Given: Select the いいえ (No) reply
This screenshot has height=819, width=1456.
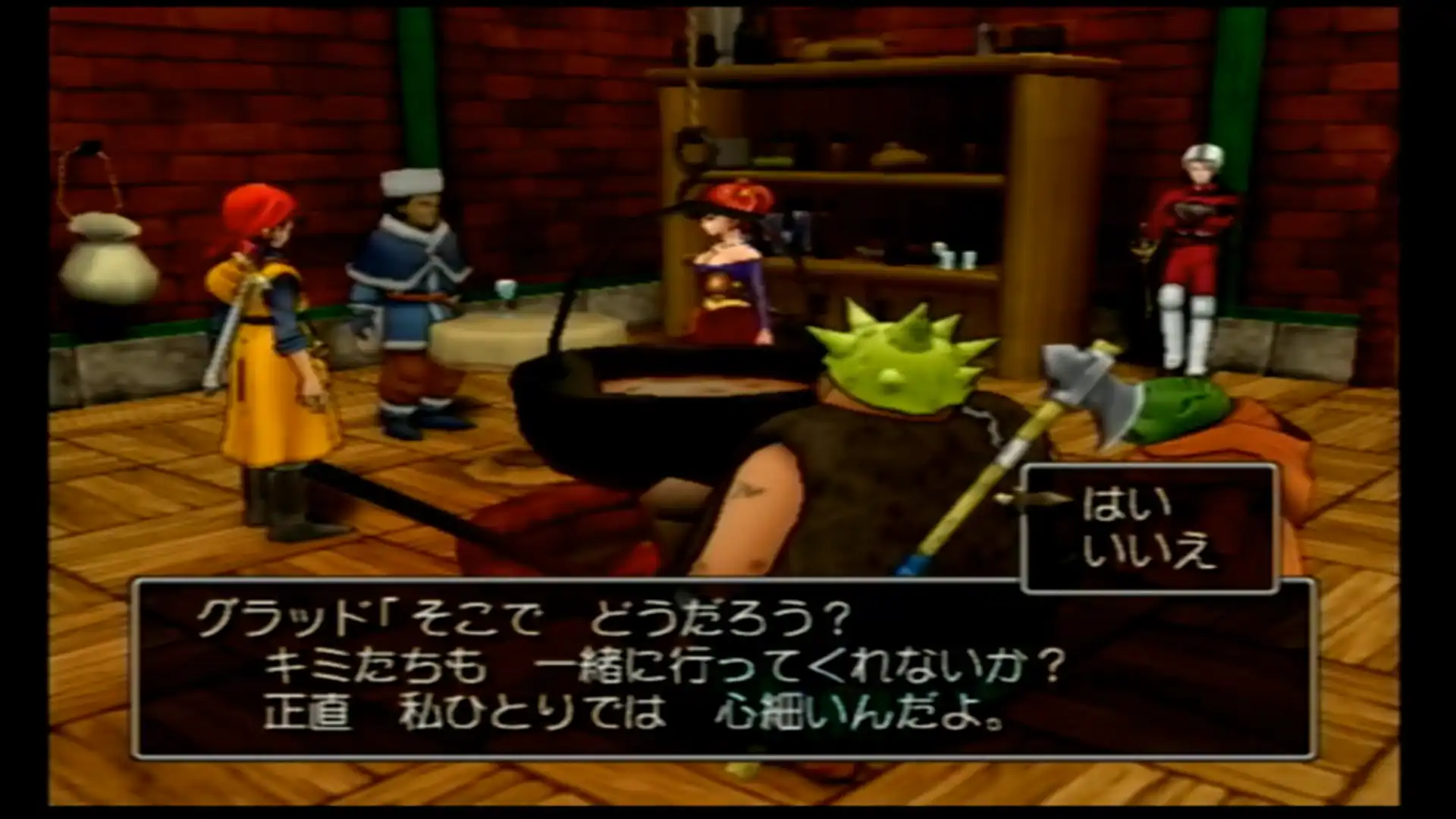Looking at the screenshot, I should tap(1148, 554).
